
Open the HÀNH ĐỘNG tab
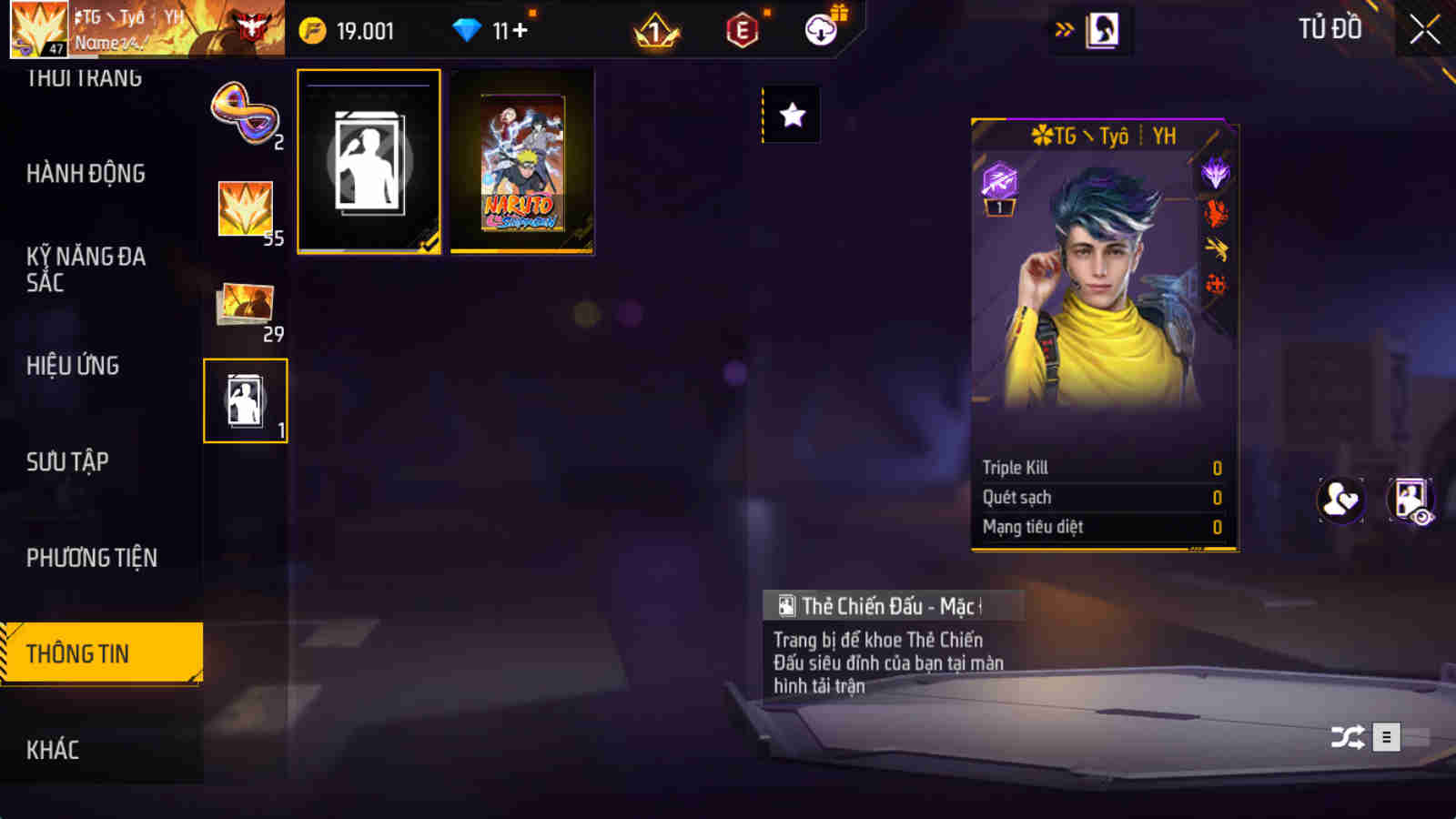coord(88,173)
